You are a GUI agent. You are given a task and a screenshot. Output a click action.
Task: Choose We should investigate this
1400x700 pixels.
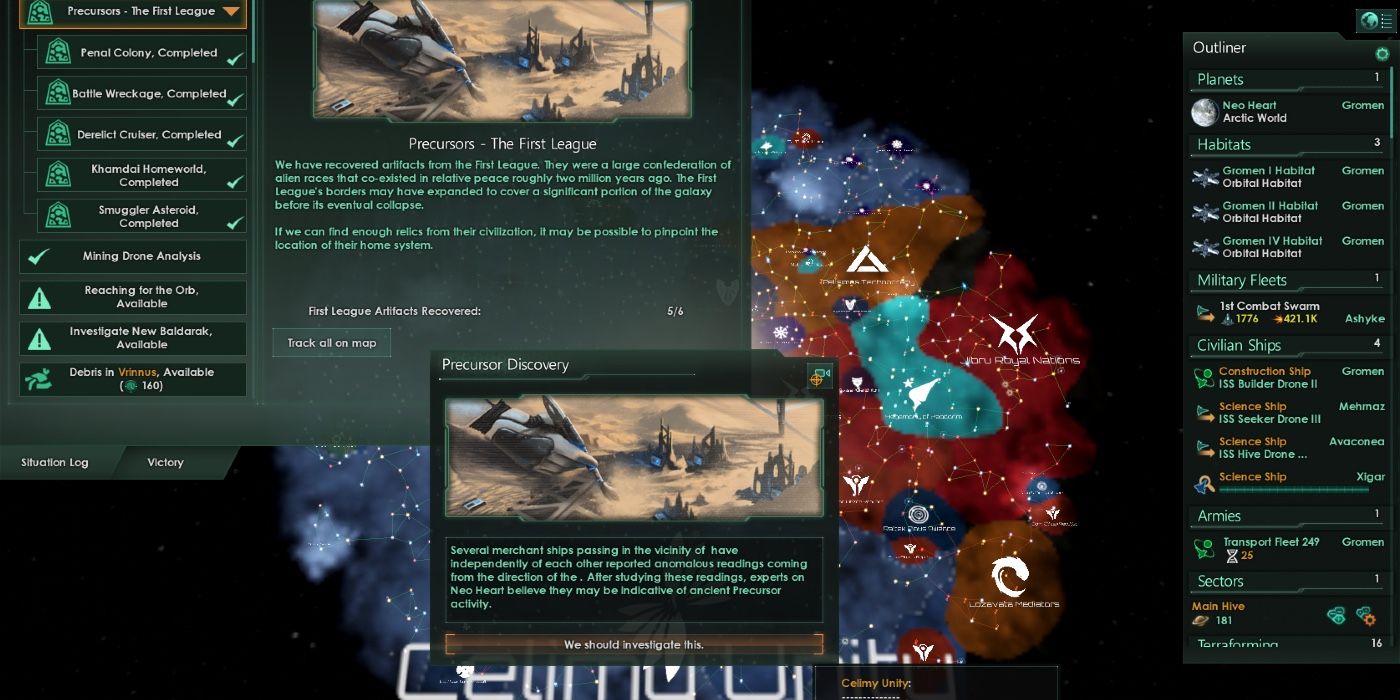(634, 645)
